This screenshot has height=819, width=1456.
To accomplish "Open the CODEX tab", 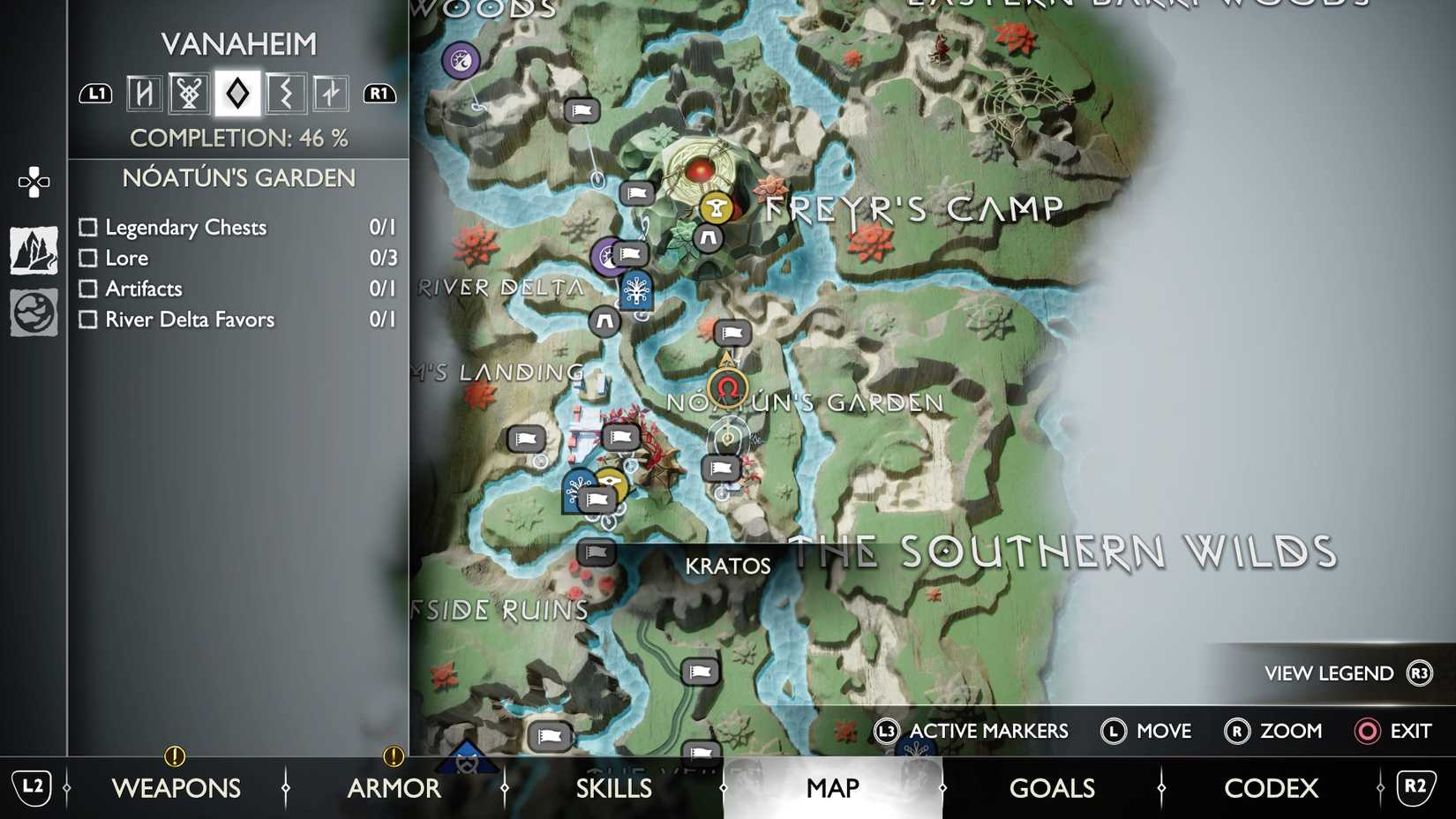I will coord(1271,787).
